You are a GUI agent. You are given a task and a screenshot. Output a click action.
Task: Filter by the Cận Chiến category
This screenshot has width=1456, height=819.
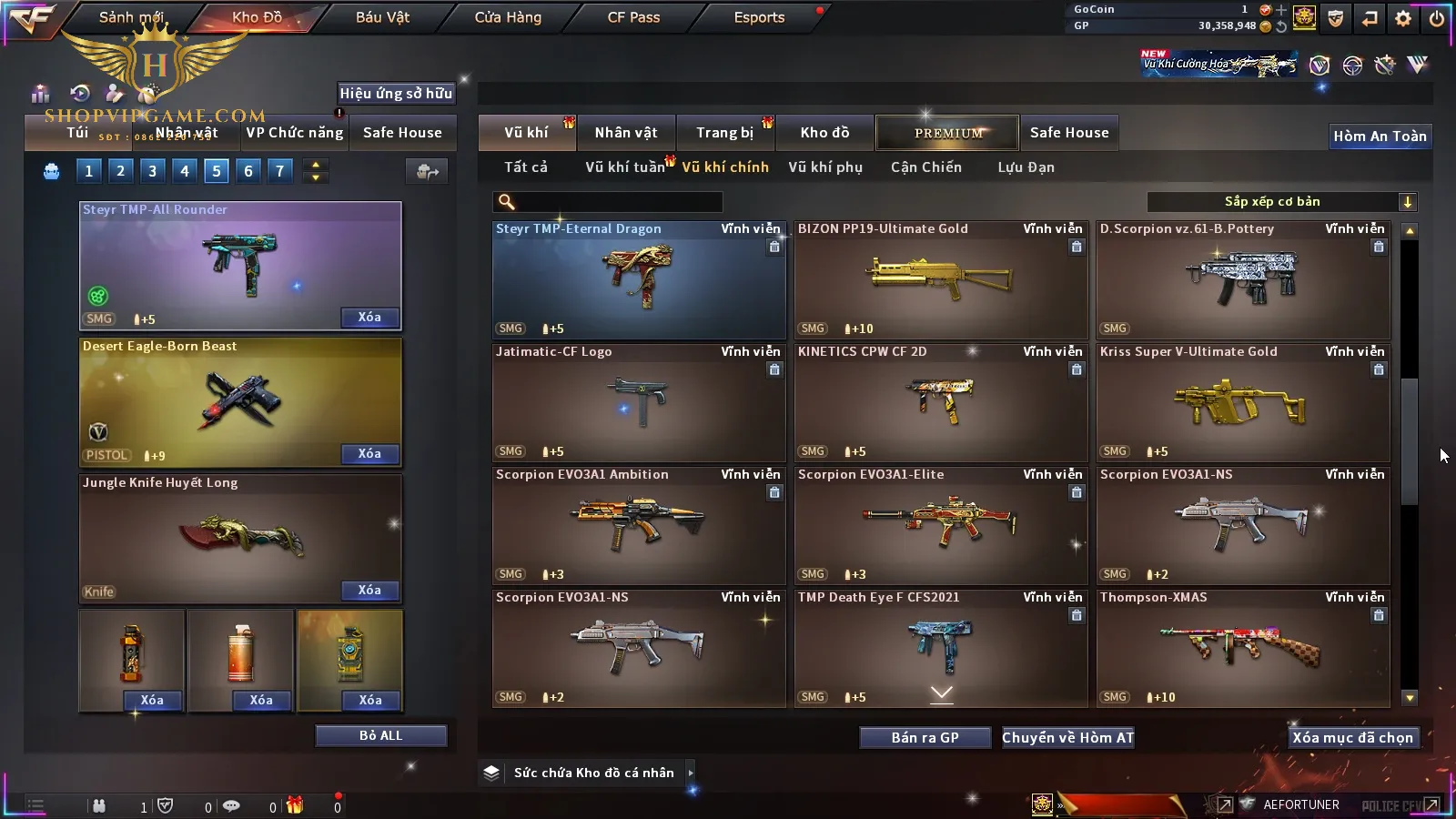[925, 167]
